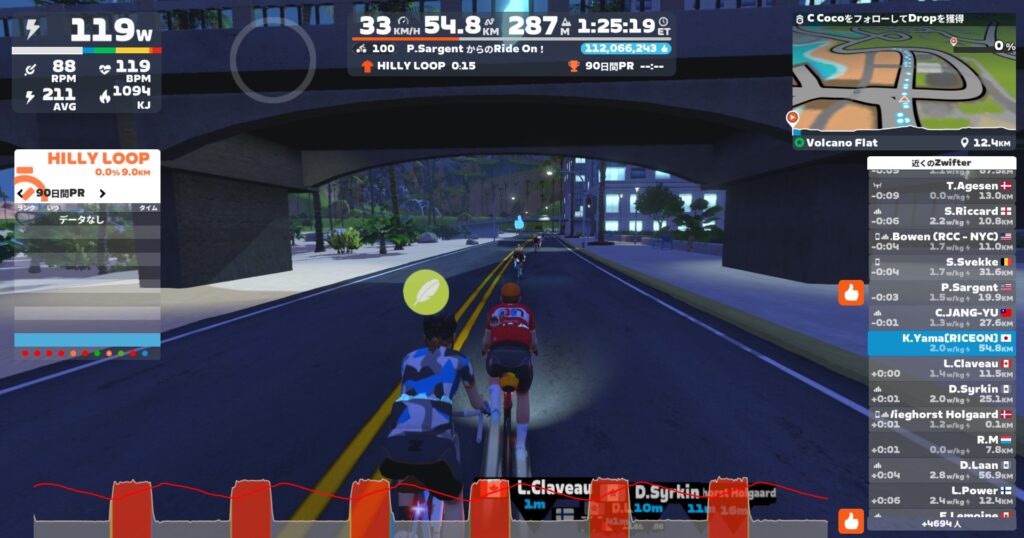Activate the feather powerup icon

(426, 292)
